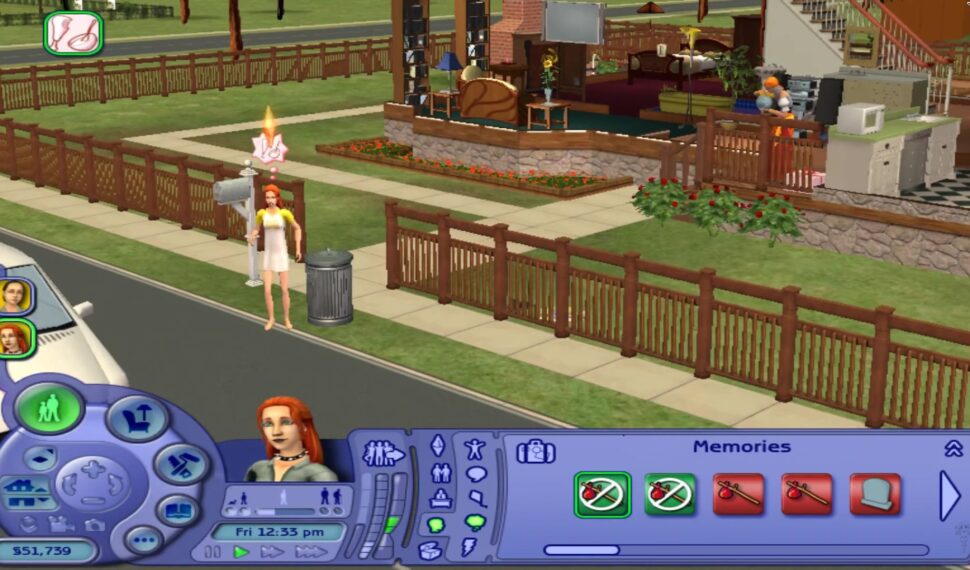
Task: Open the Aspiration rewards panel (diamond icon)
Action: 438,446
